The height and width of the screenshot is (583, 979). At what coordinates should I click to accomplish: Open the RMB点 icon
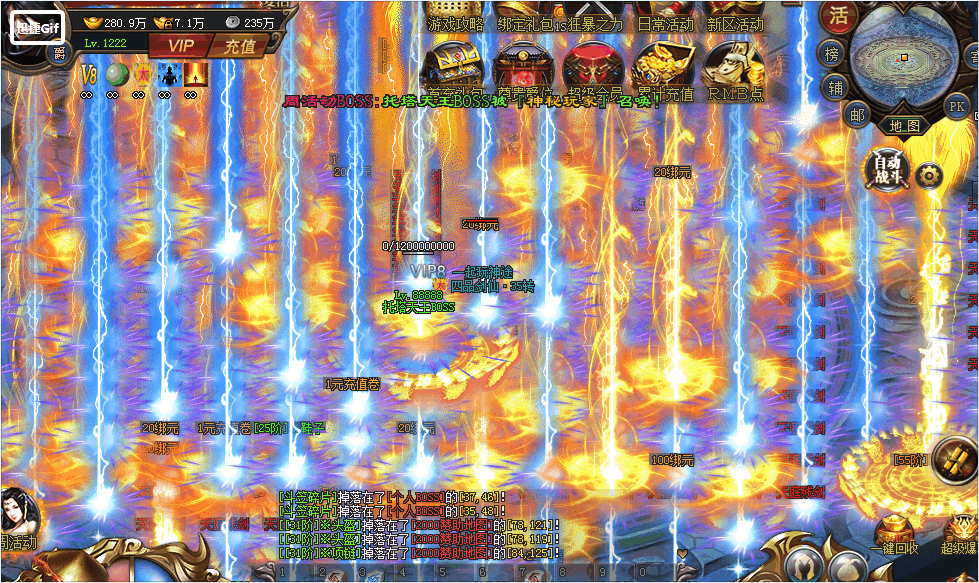click(735, 70)
